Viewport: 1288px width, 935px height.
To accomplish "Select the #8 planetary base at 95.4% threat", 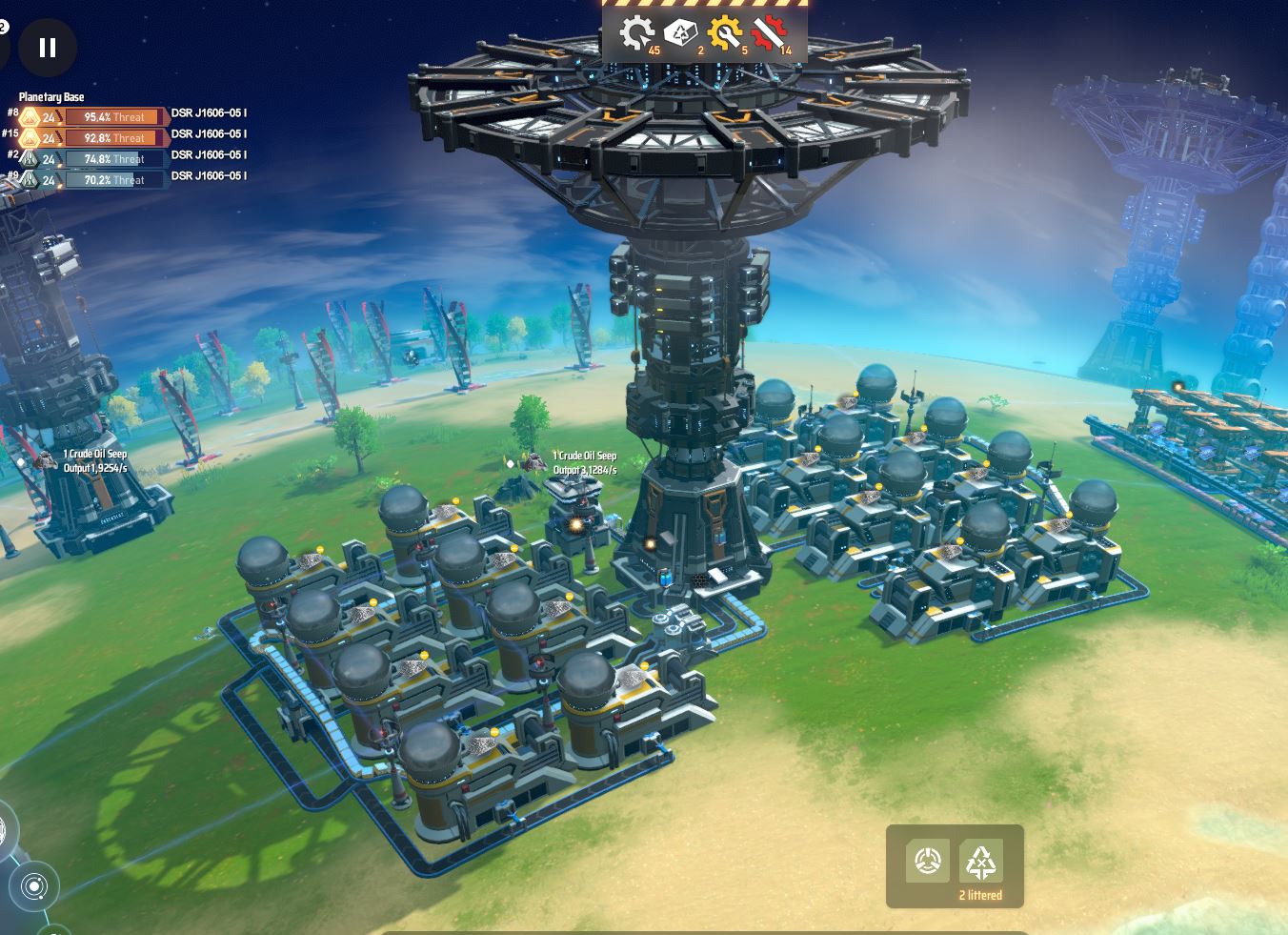I will coord(114,117).
